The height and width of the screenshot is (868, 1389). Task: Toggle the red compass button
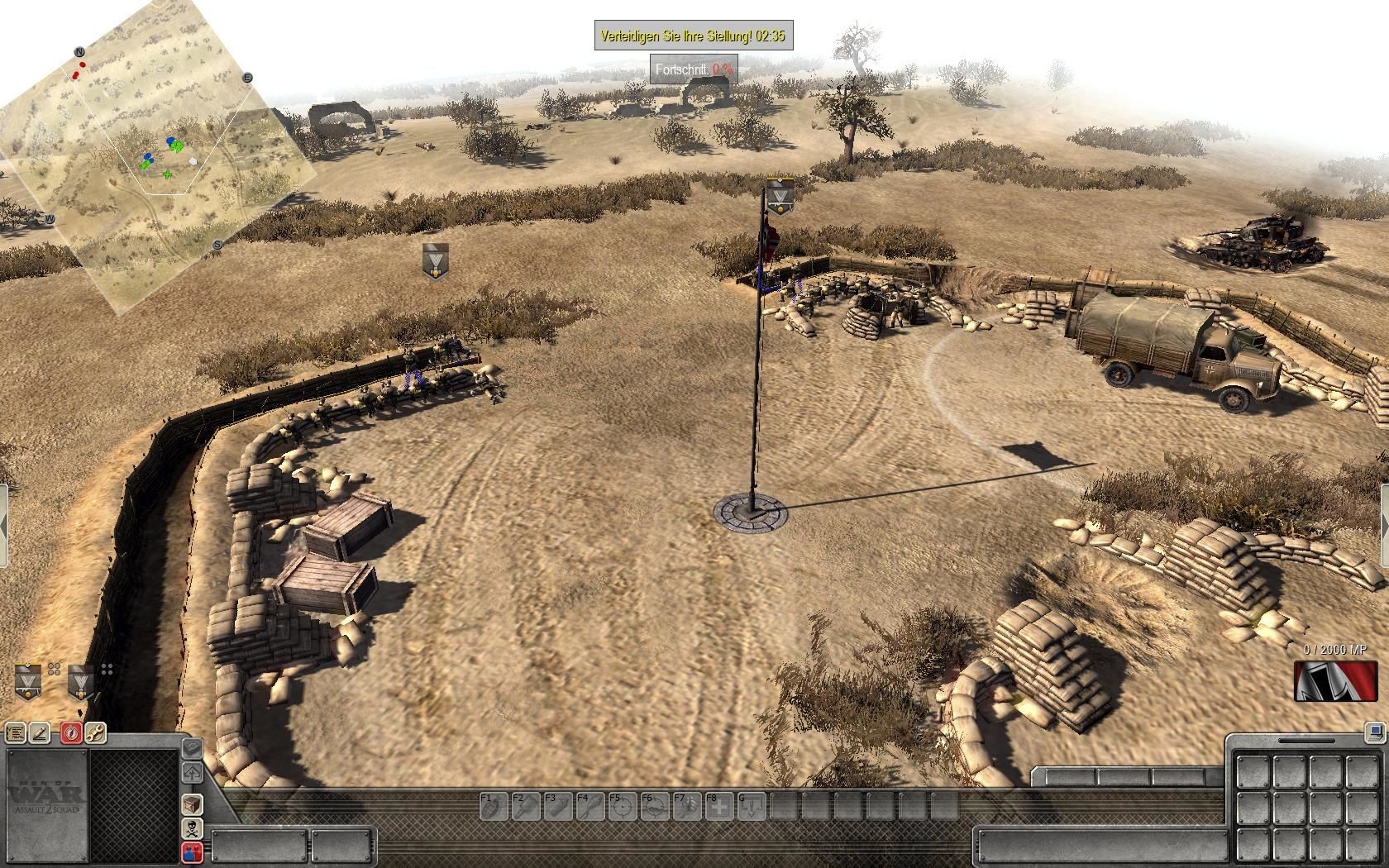[x=71, y=732]
